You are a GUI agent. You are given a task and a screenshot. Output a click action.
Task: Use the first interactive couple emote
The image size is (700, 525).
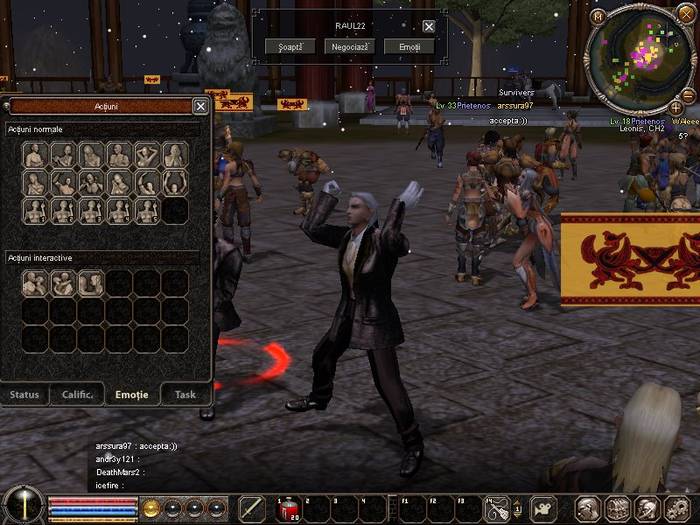[x=35, y=284]
